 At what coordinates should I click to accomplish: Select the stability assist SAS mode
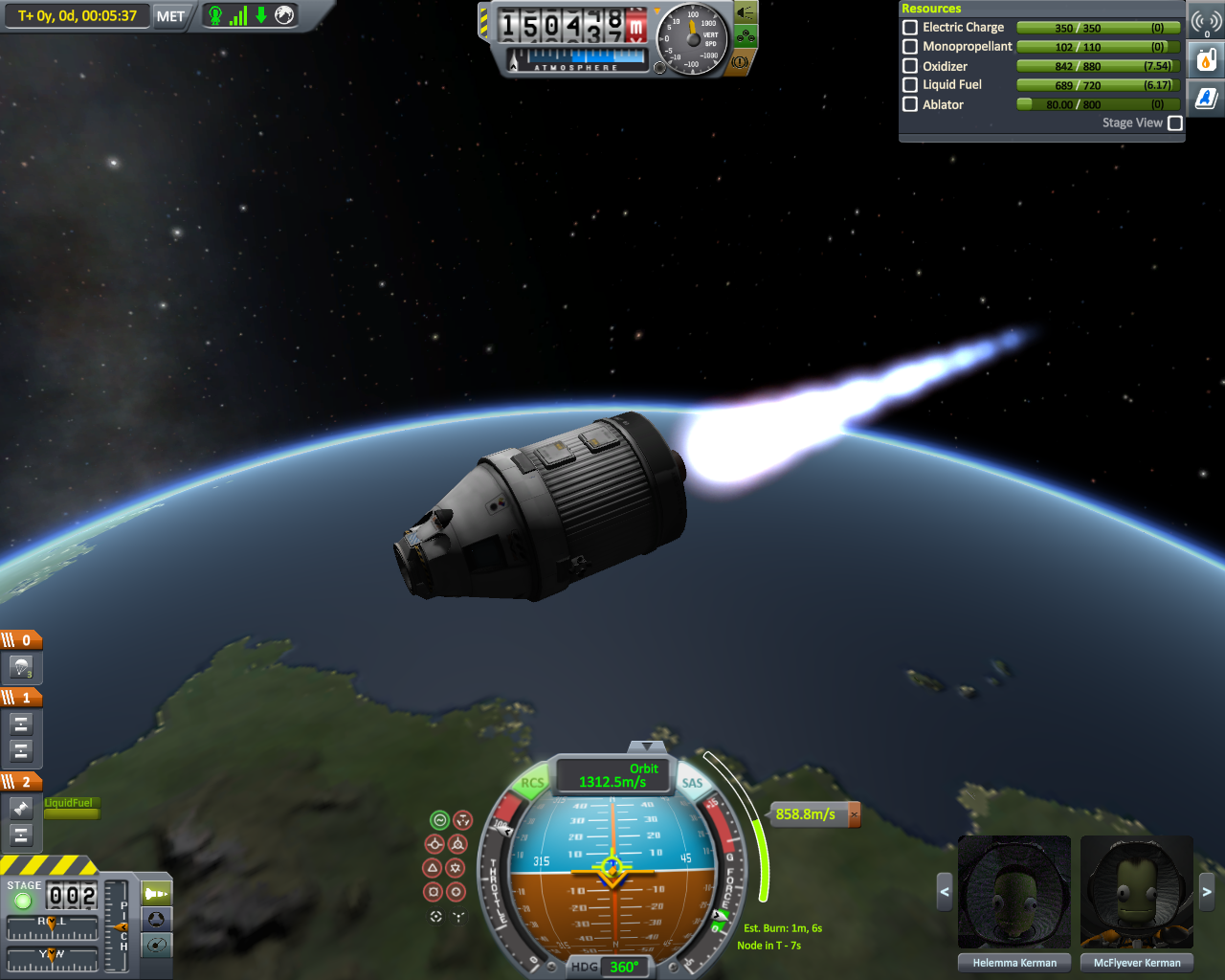tap(439, 820)
